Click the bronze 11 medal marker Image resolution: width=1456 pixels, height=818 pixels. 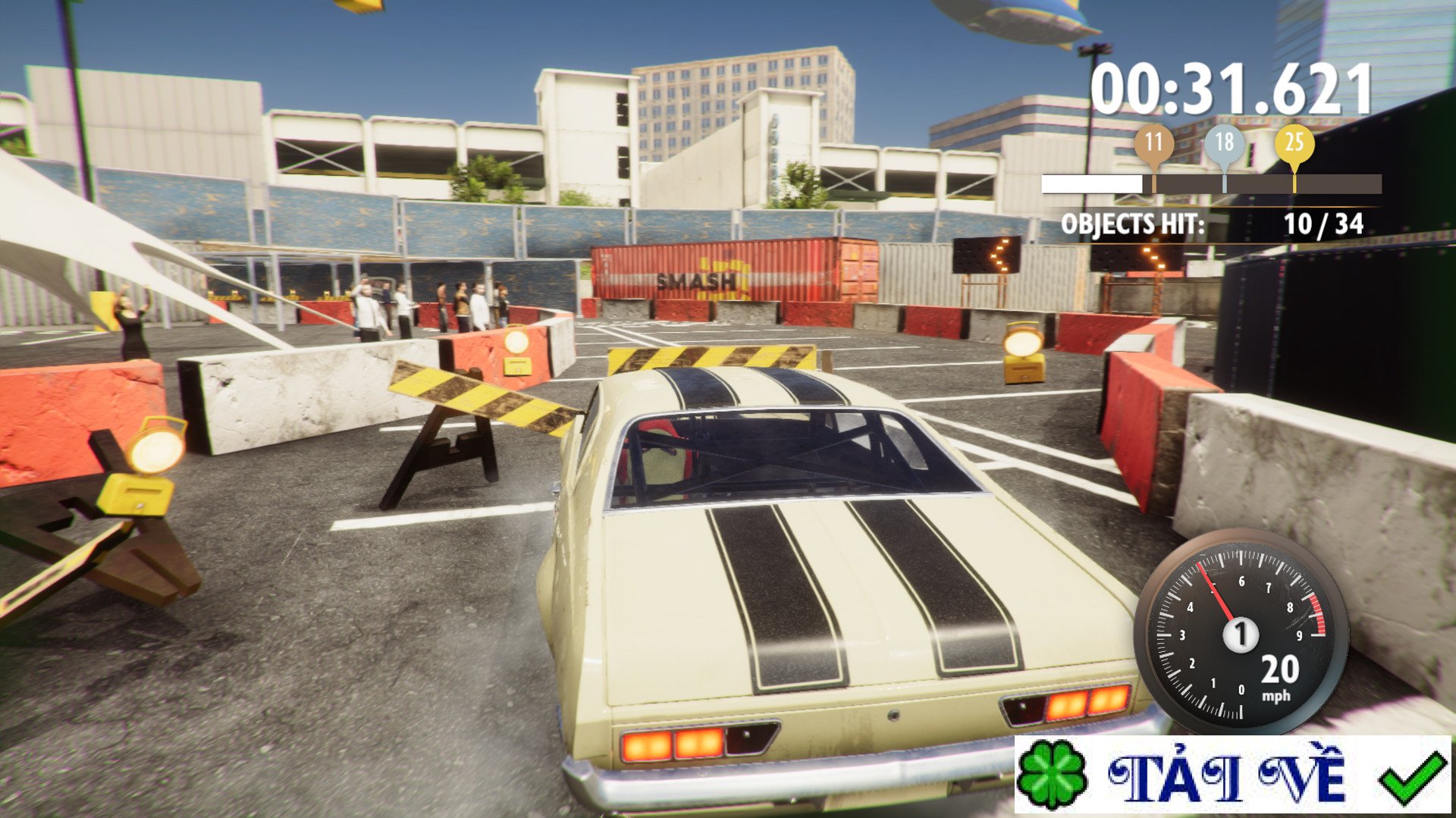pos(1153,143)
